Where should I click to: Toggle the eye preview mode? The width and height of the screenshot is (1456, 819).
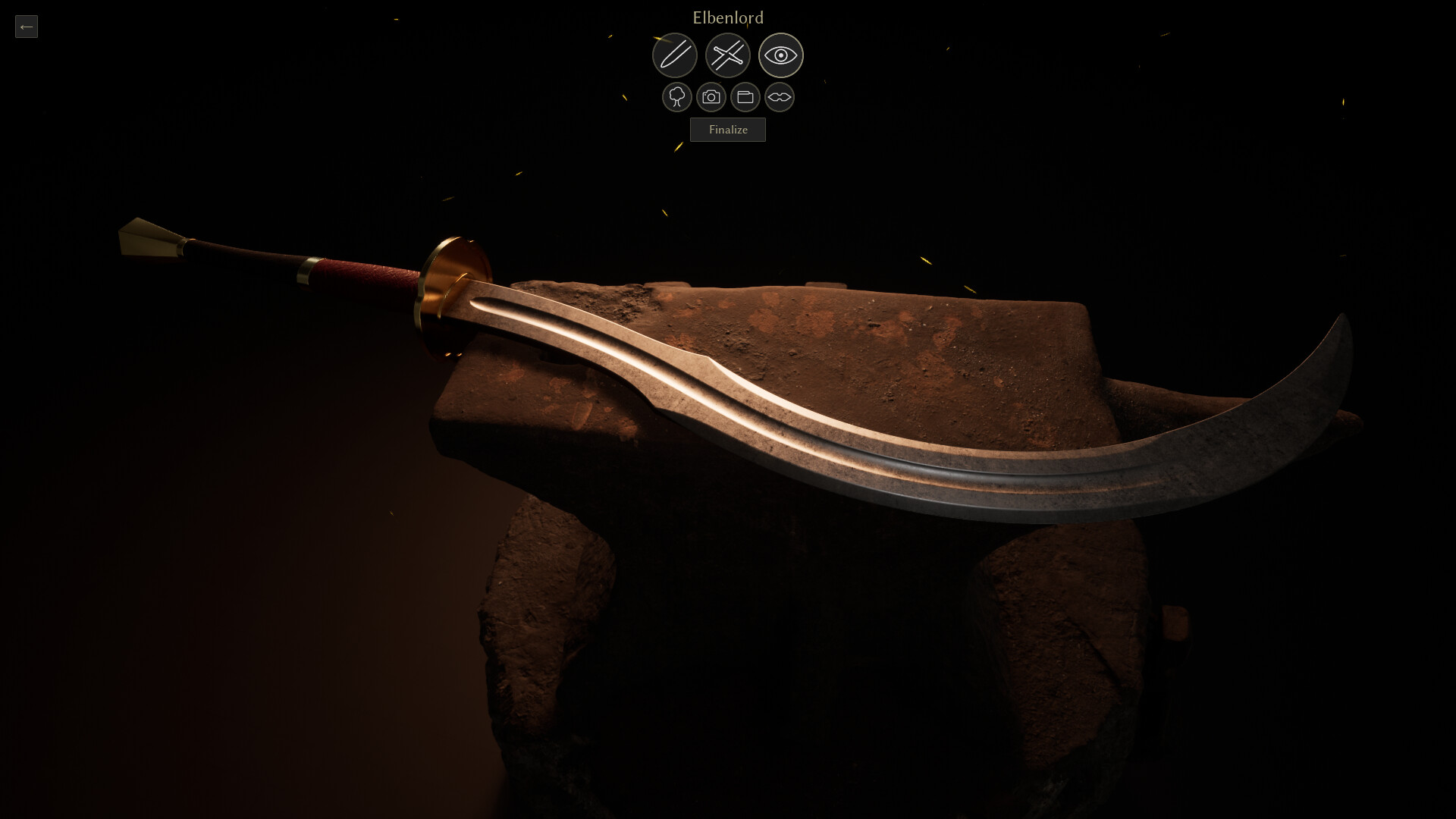pos(781,55)
